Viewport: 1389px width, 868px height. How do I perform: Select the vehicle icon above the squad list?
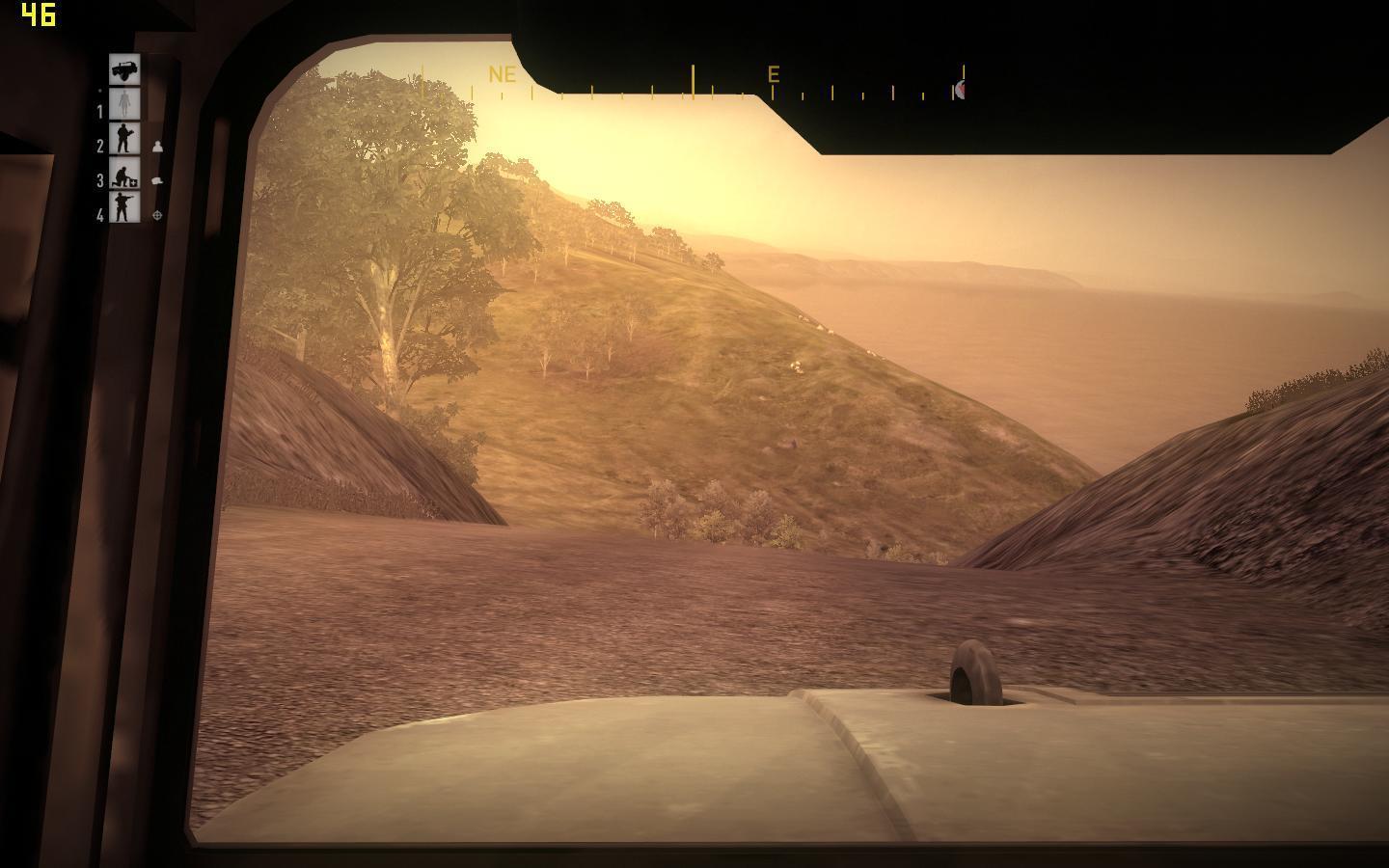pos(124,69)
